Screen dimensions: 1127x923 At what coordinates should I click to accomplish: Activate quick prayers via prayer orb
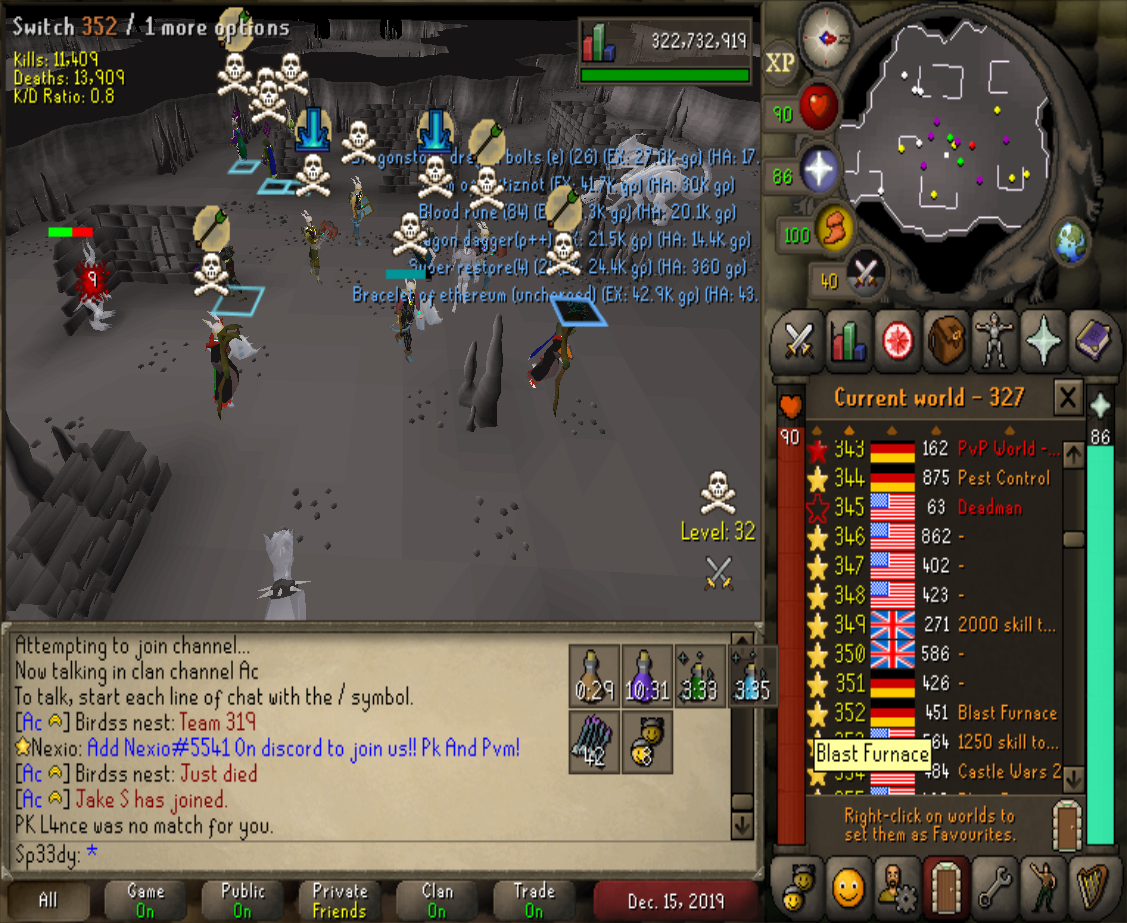pos(818,172)
